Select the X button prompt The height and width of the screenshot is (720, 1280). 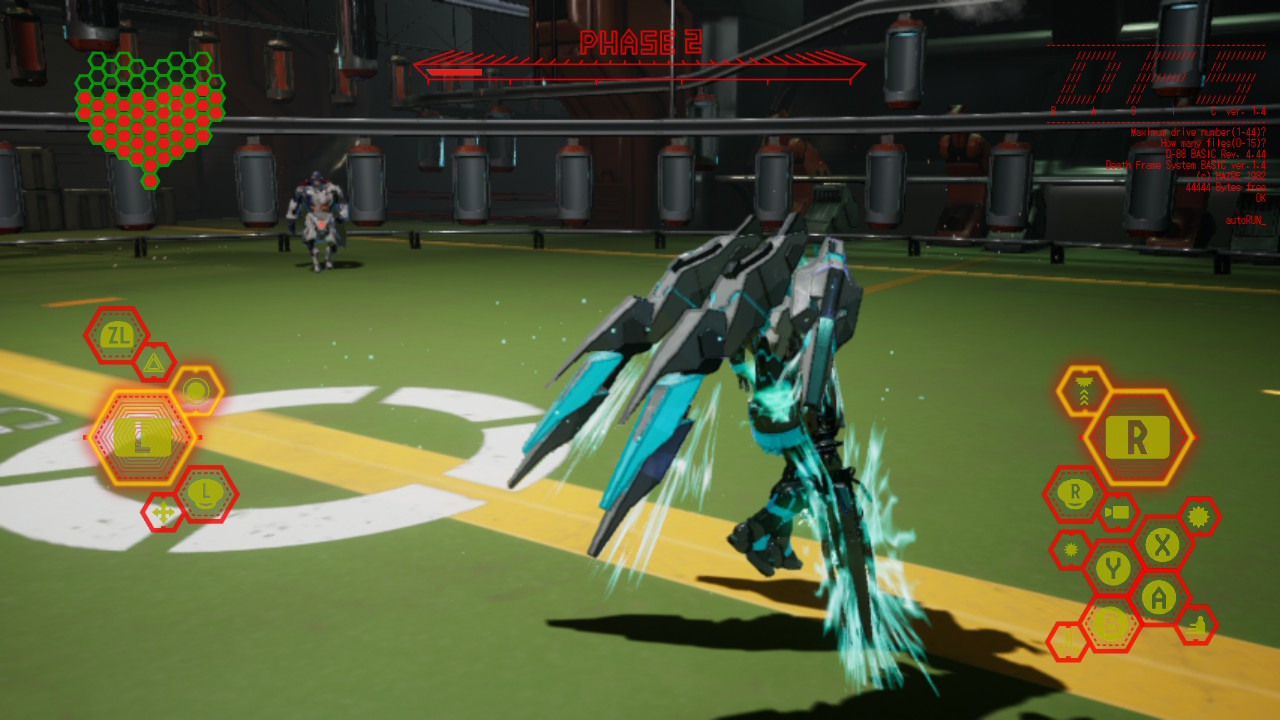(1161, 547)
